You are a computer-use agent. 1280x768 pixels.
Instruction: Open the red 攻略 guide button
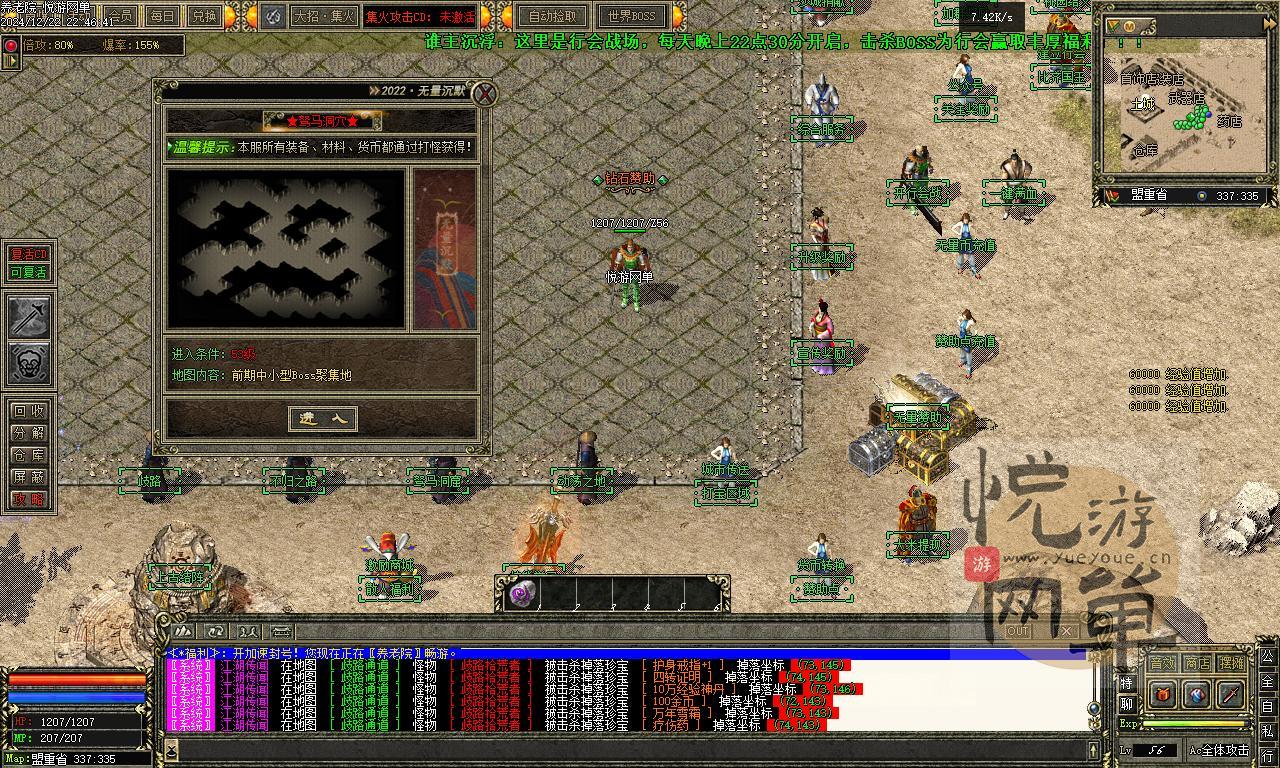[28, 499]
